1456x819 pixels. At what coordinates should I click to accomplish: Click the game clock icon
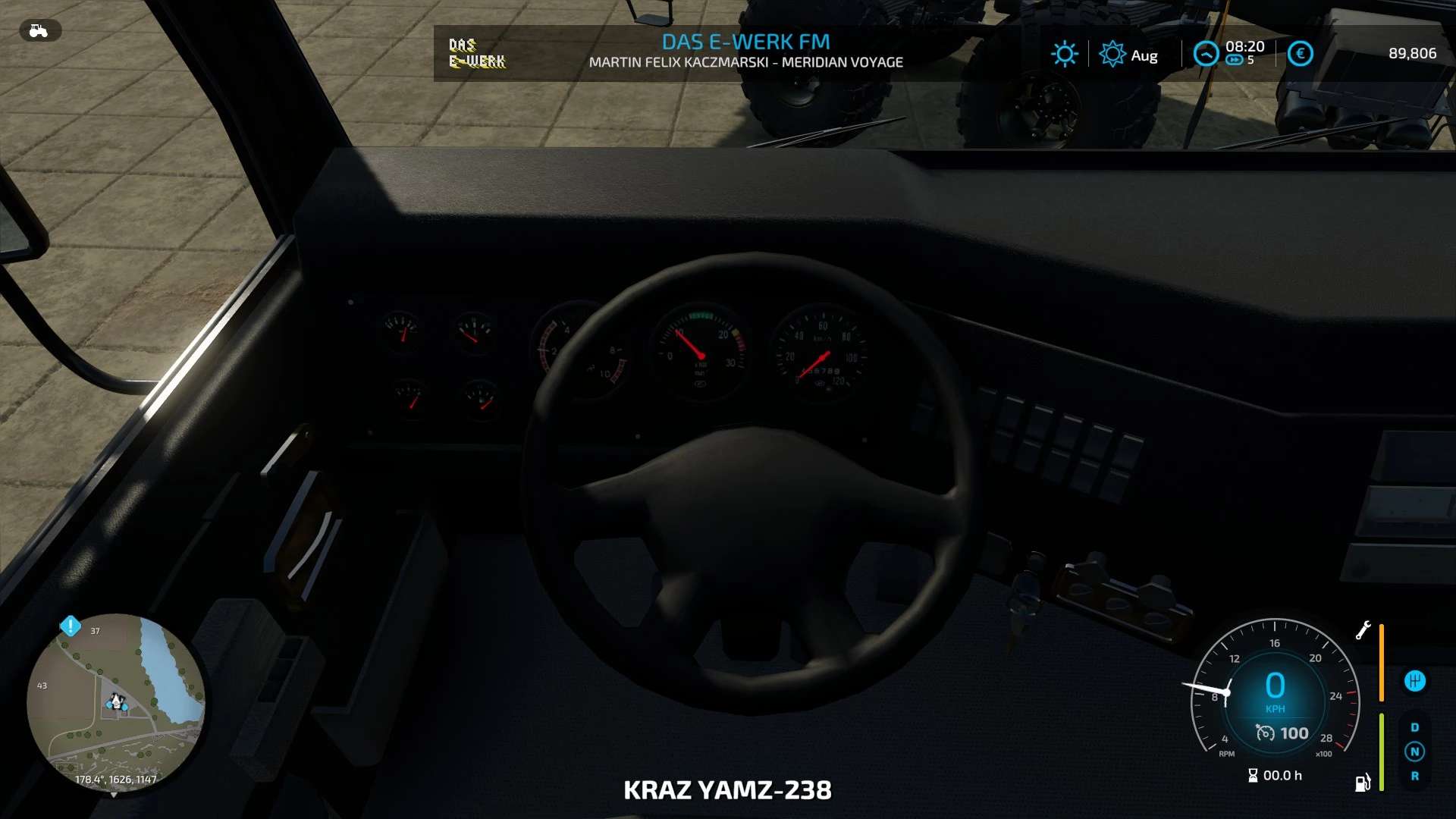[1206, 54]
